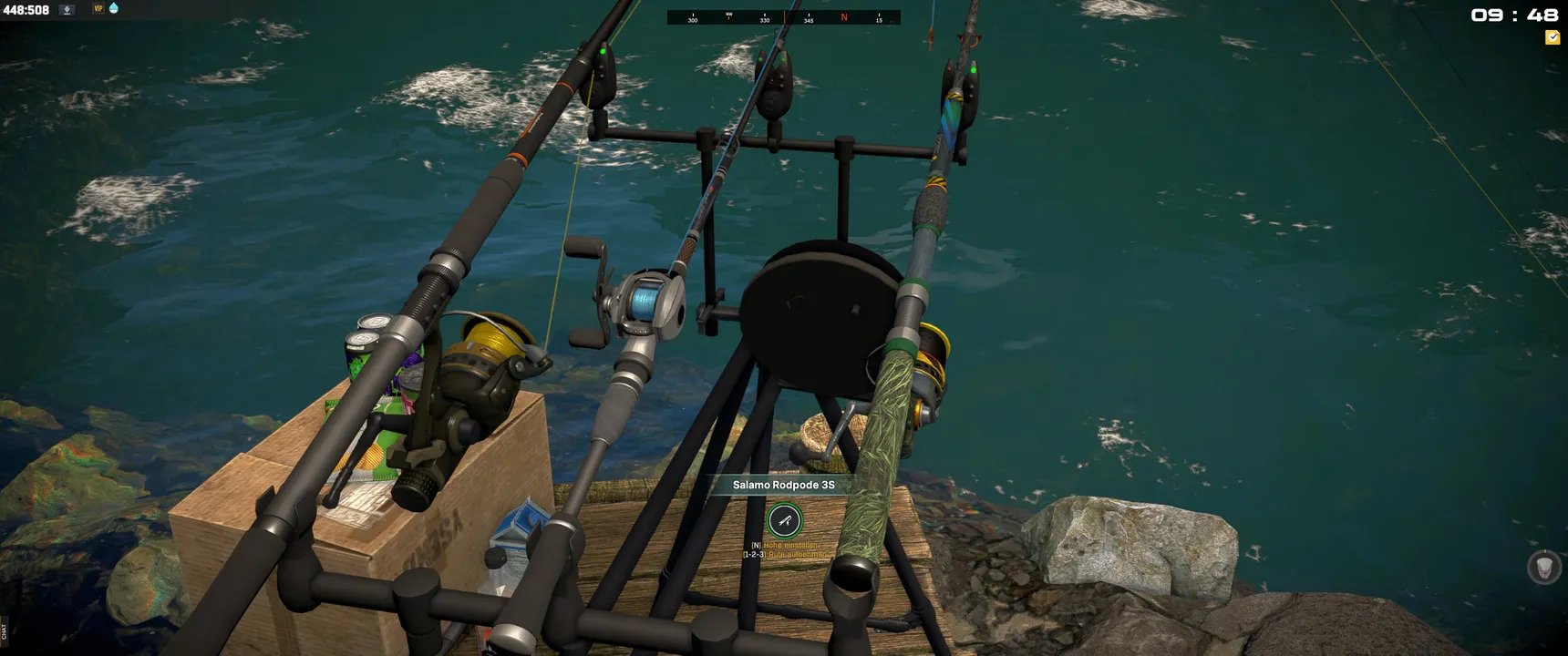Viewport: 1568px width, 656px height.
Task: Open the keepnet fish bag icon
Action: coord(1543,567)
